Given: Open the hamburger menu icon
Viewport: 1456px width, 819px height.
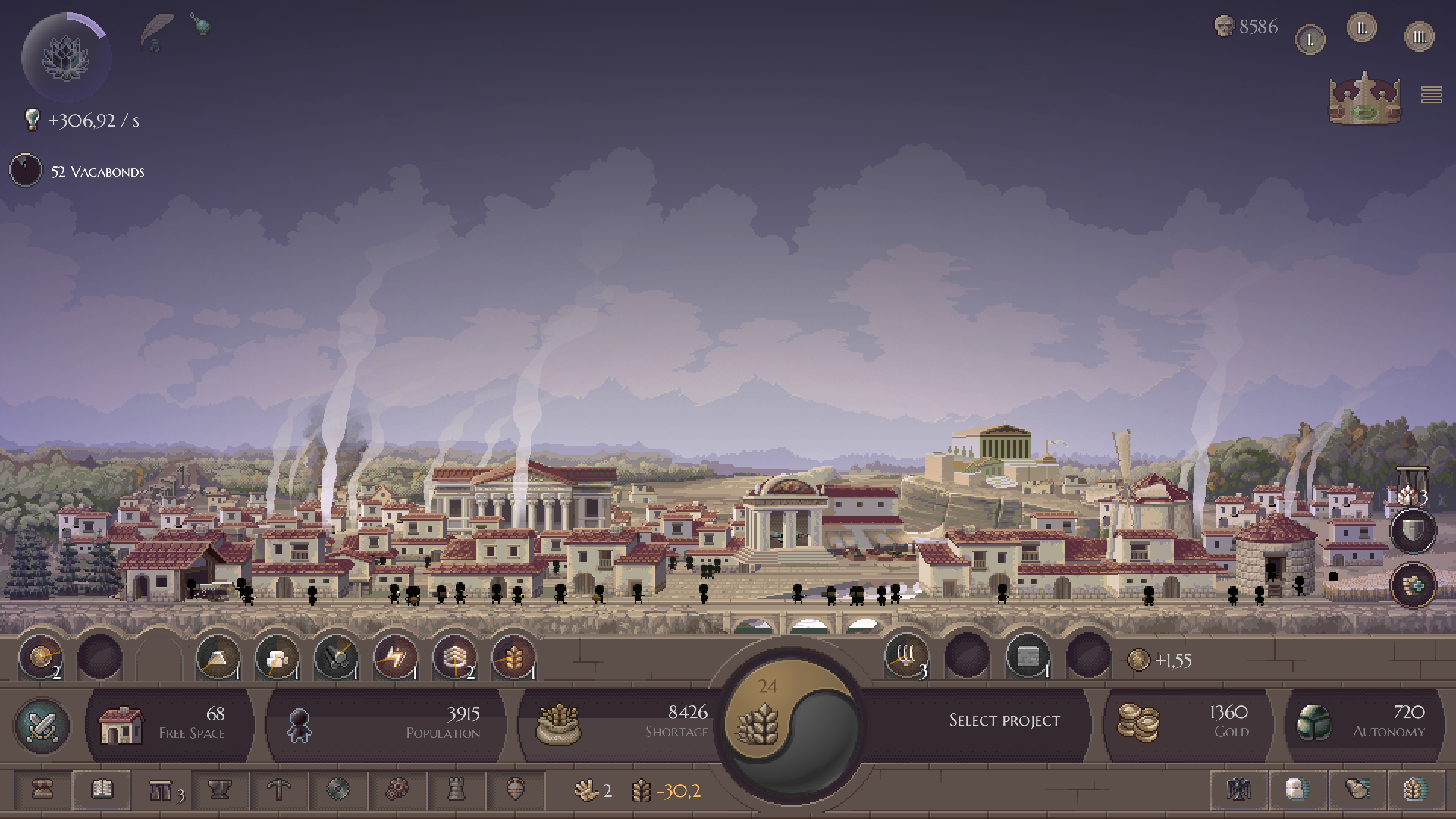Looking at the screenshot, I should click(x=1431, y=95).
